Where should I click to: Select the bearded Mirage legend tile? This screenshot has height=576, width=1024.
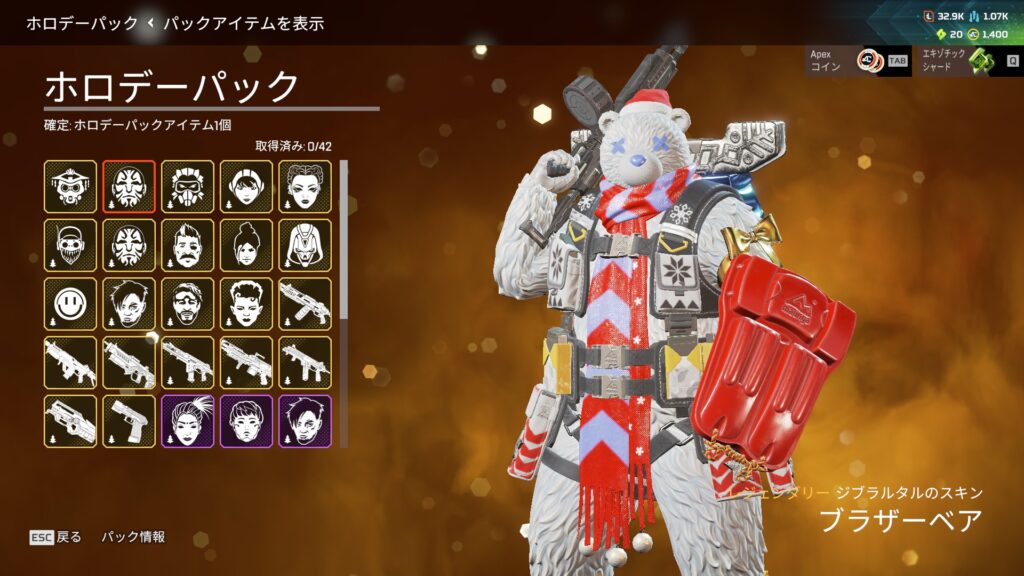click(188, 304)
